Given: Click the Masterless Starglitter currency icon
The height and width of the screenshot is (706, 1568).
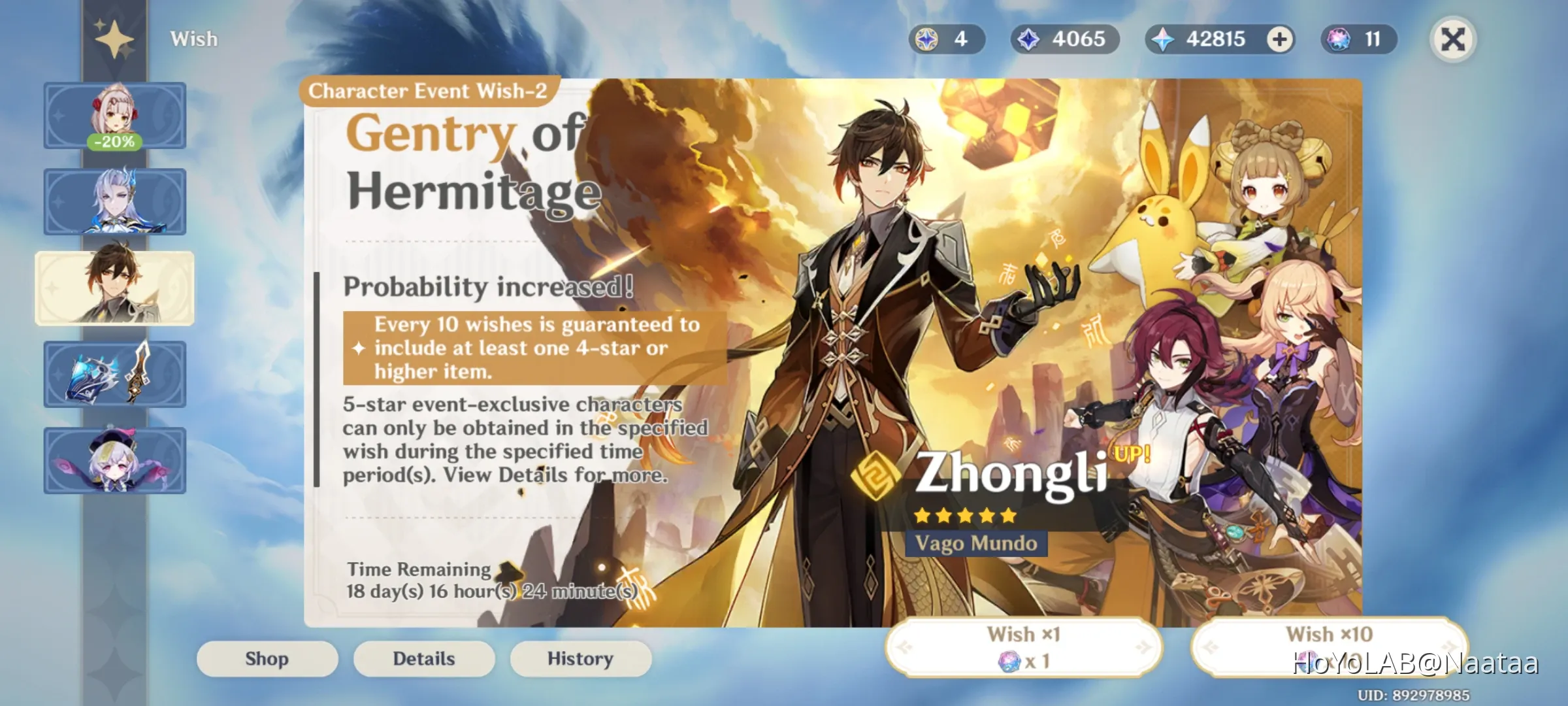Looking at the screenshot, I should coord(928,39).
